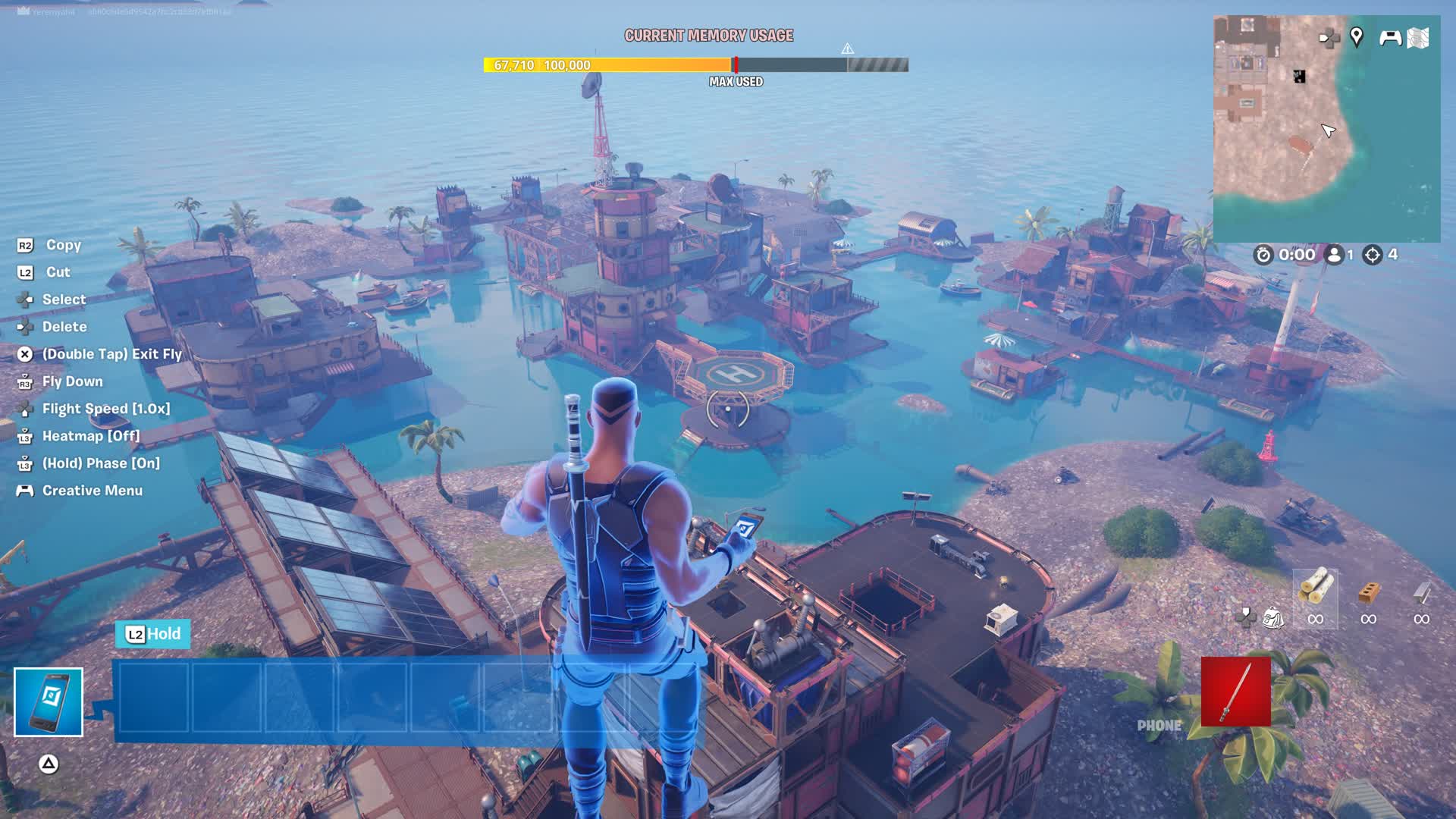Open the backpack inventory icon

click(x=1272, y=618)
